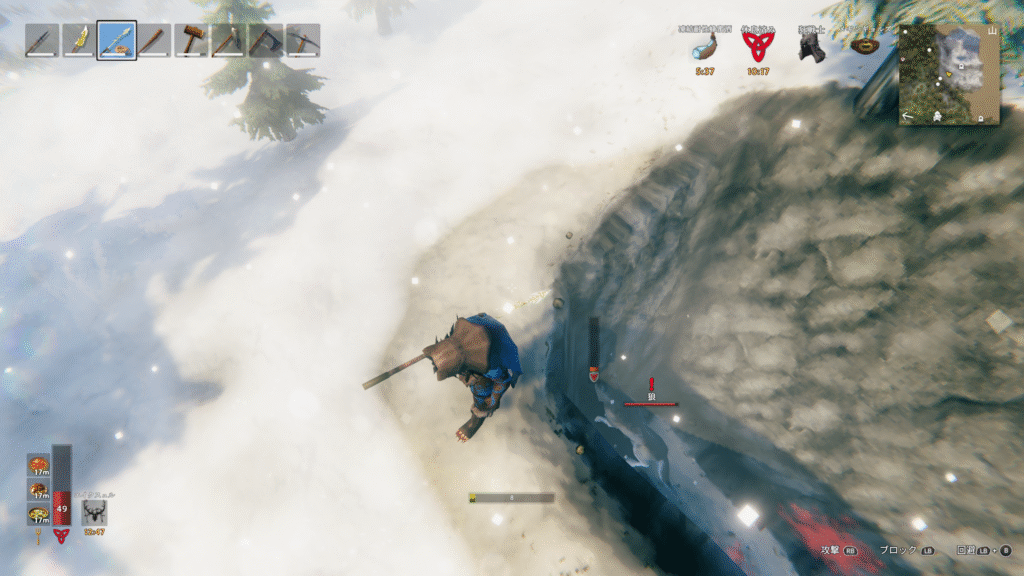The width and height of the screenshot is (1024, 576).
Task: Click the highlighted barbed spear slot
Action: [x=117, y=41]
